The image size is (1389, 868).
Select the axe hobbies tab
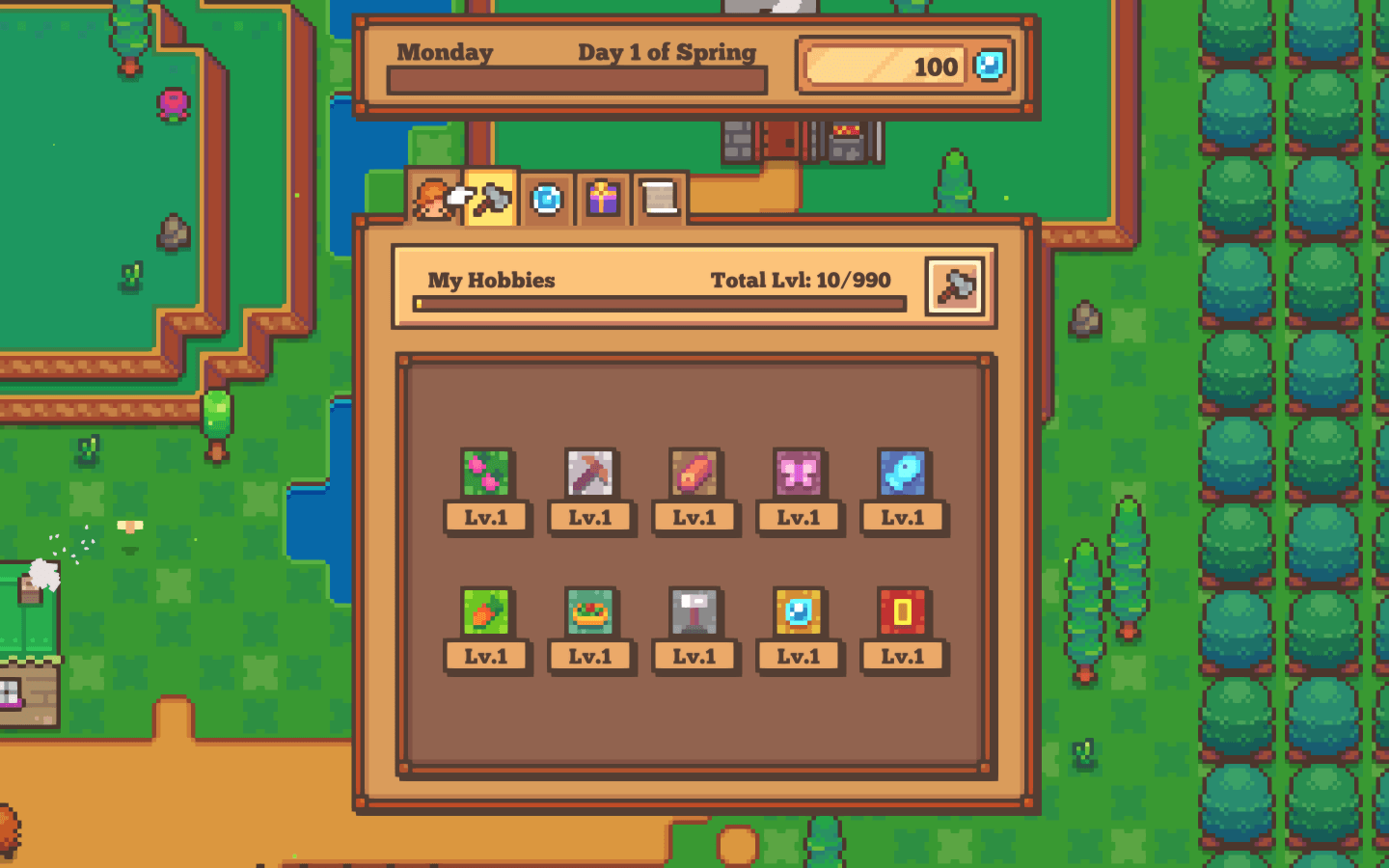tap(492, 200)
